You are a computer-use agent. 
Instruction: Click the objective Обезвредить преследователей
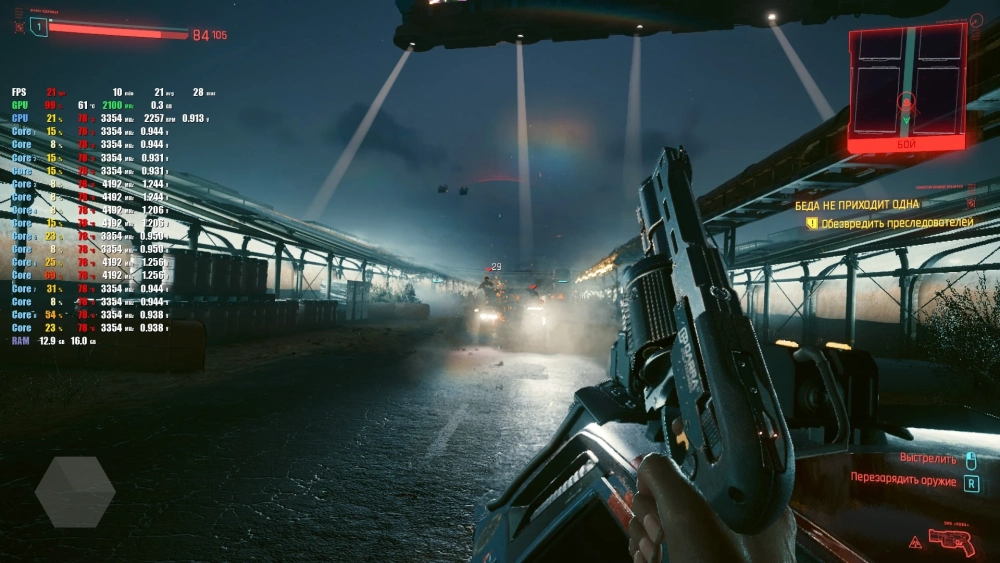point(897,222)
